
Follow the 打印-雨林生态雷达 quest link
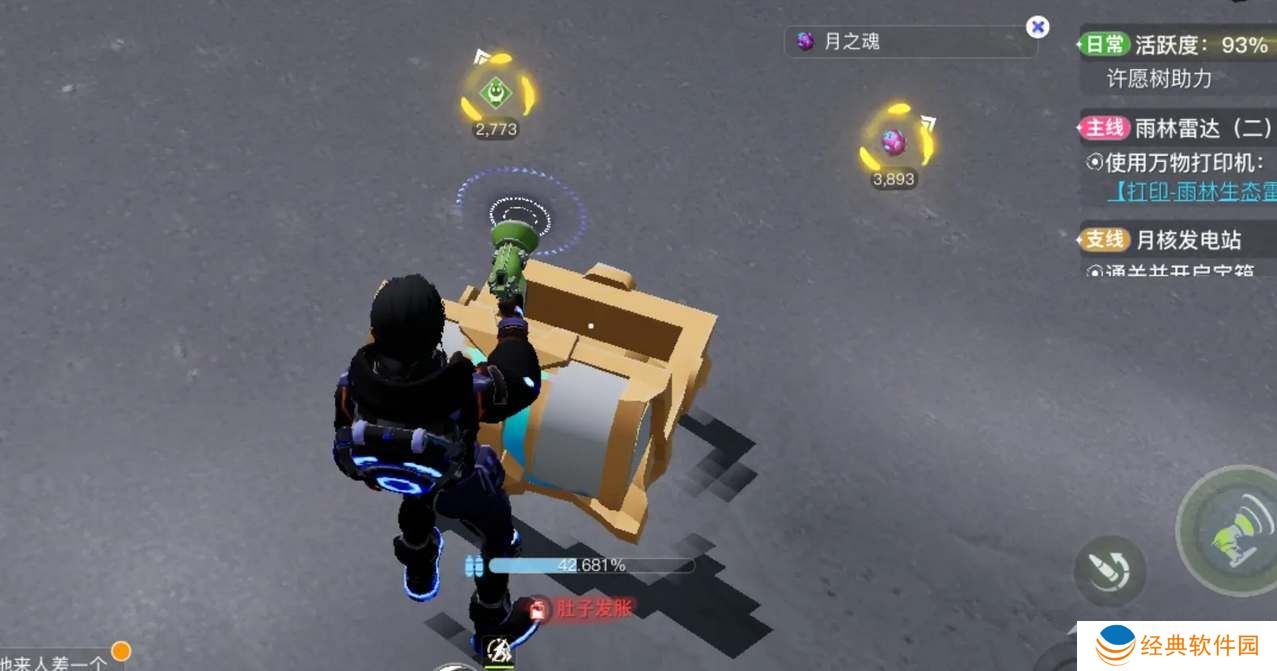click(x=1190, y=191)
